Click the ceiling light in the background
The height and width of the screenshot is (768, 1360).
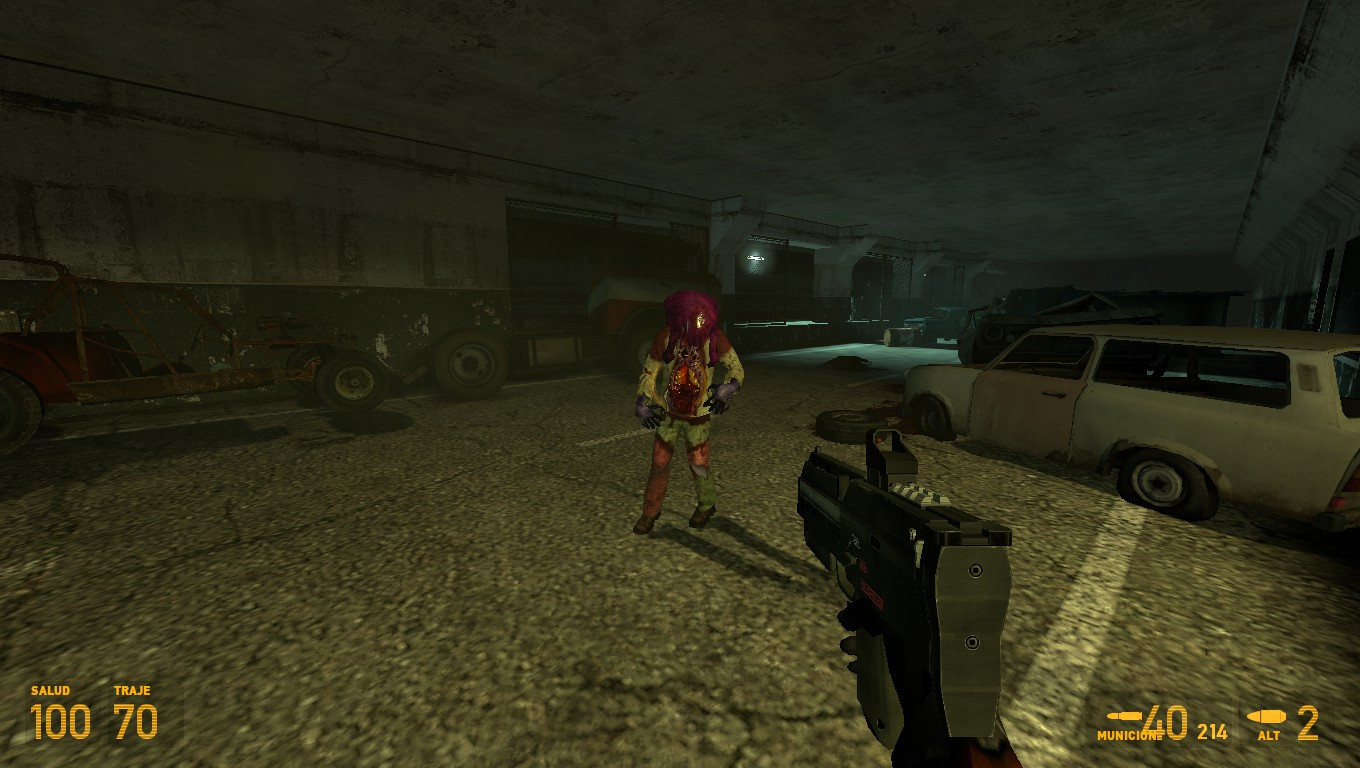(757, 258)
